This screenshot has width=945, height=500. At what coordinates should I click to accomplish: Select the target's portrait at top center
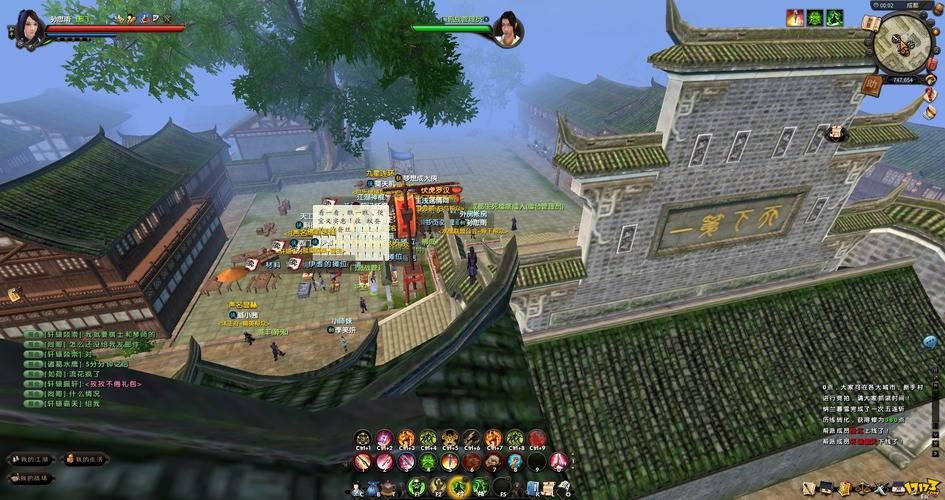pyautogui.click(x=509, y=27)
